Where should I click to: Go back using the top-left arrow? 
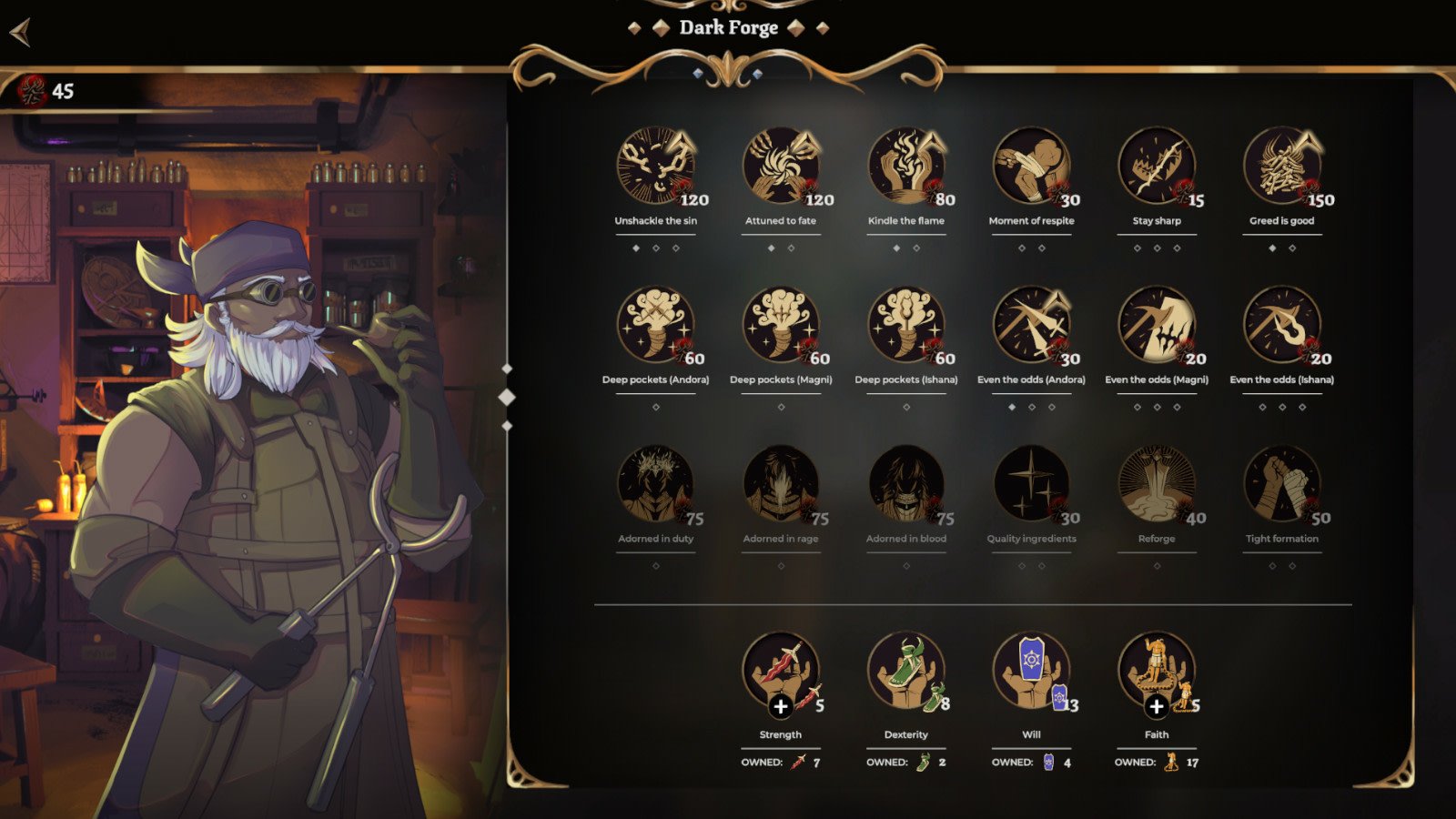[20, 34]
